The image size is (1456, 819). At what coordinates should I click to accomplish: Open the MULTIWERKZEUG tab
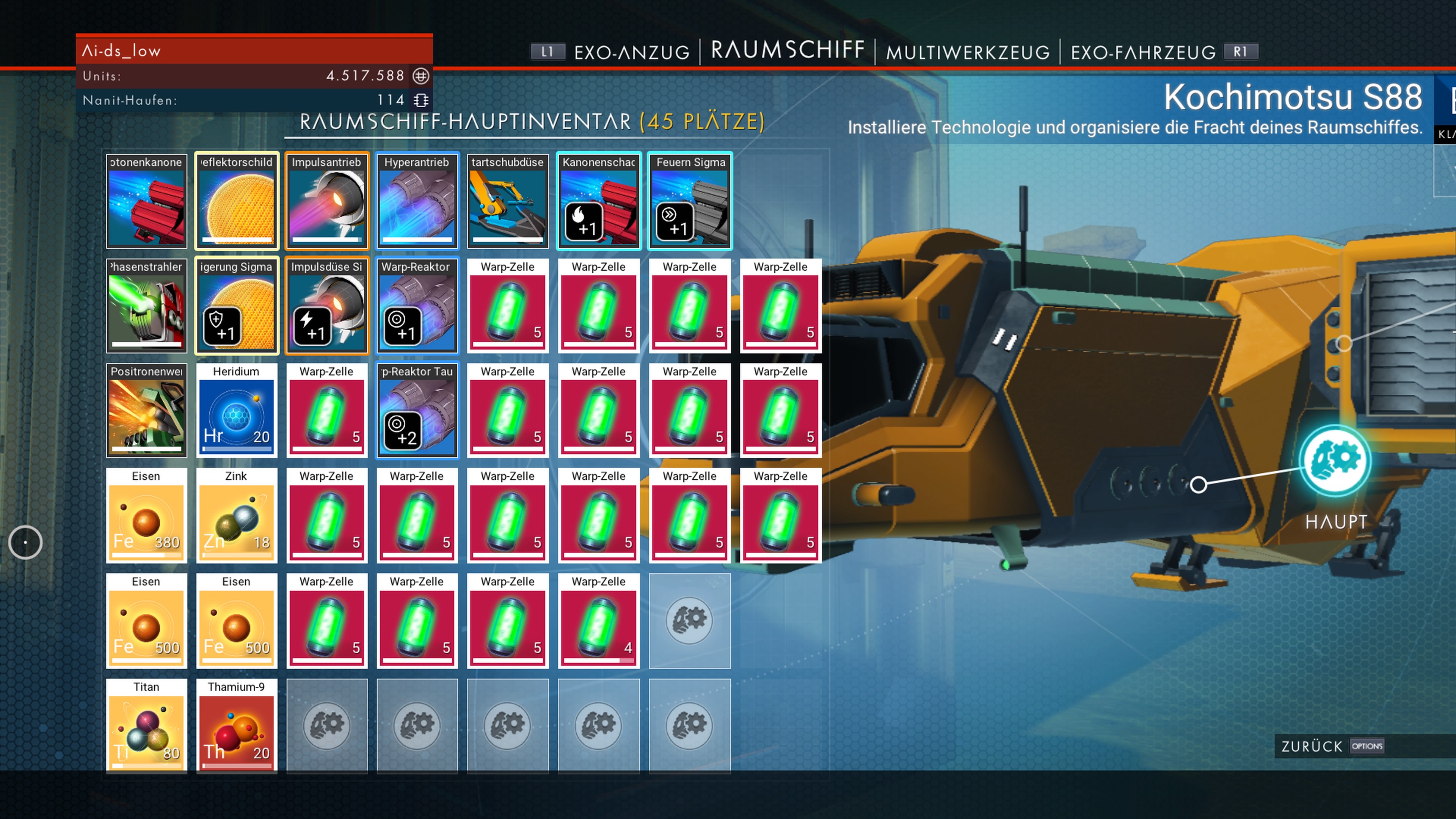[x=968, y=52]
